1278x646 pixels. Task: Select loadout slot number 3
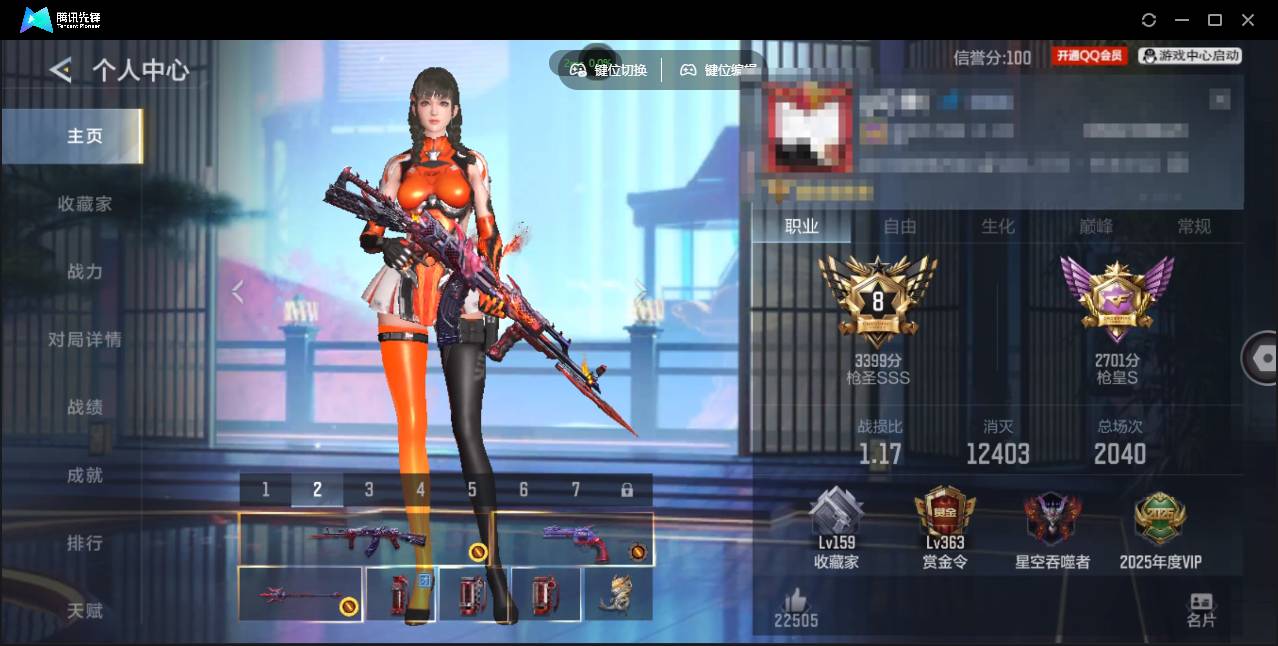pos(369,490)
